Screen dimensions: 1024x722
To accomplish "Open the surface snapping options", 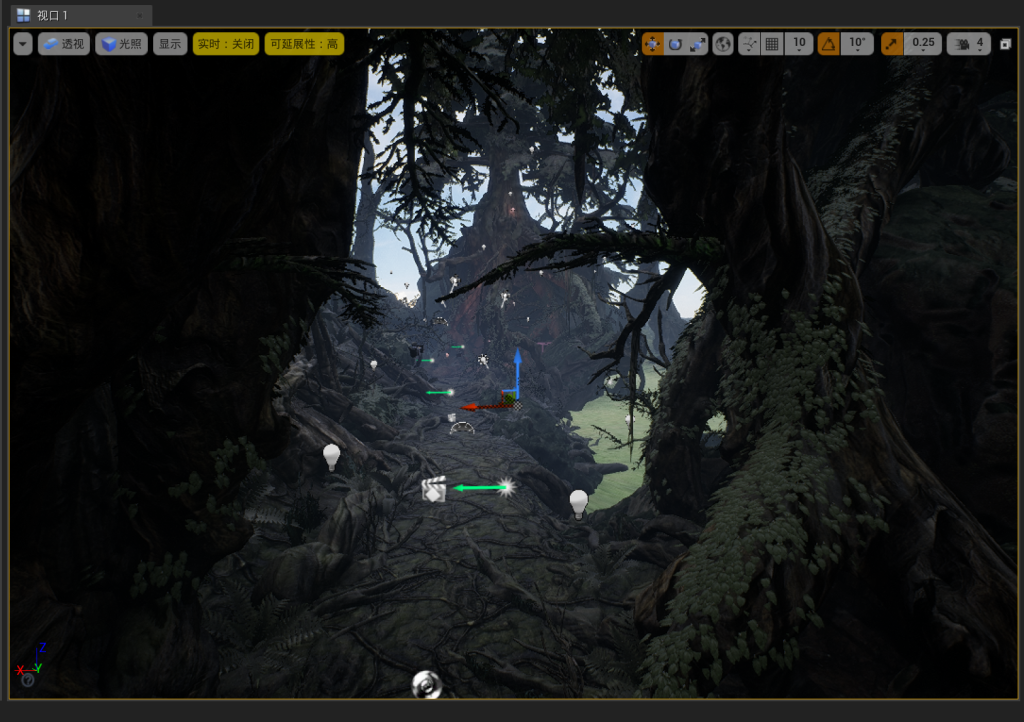I will pyautogui.click(x=749, y=44).
